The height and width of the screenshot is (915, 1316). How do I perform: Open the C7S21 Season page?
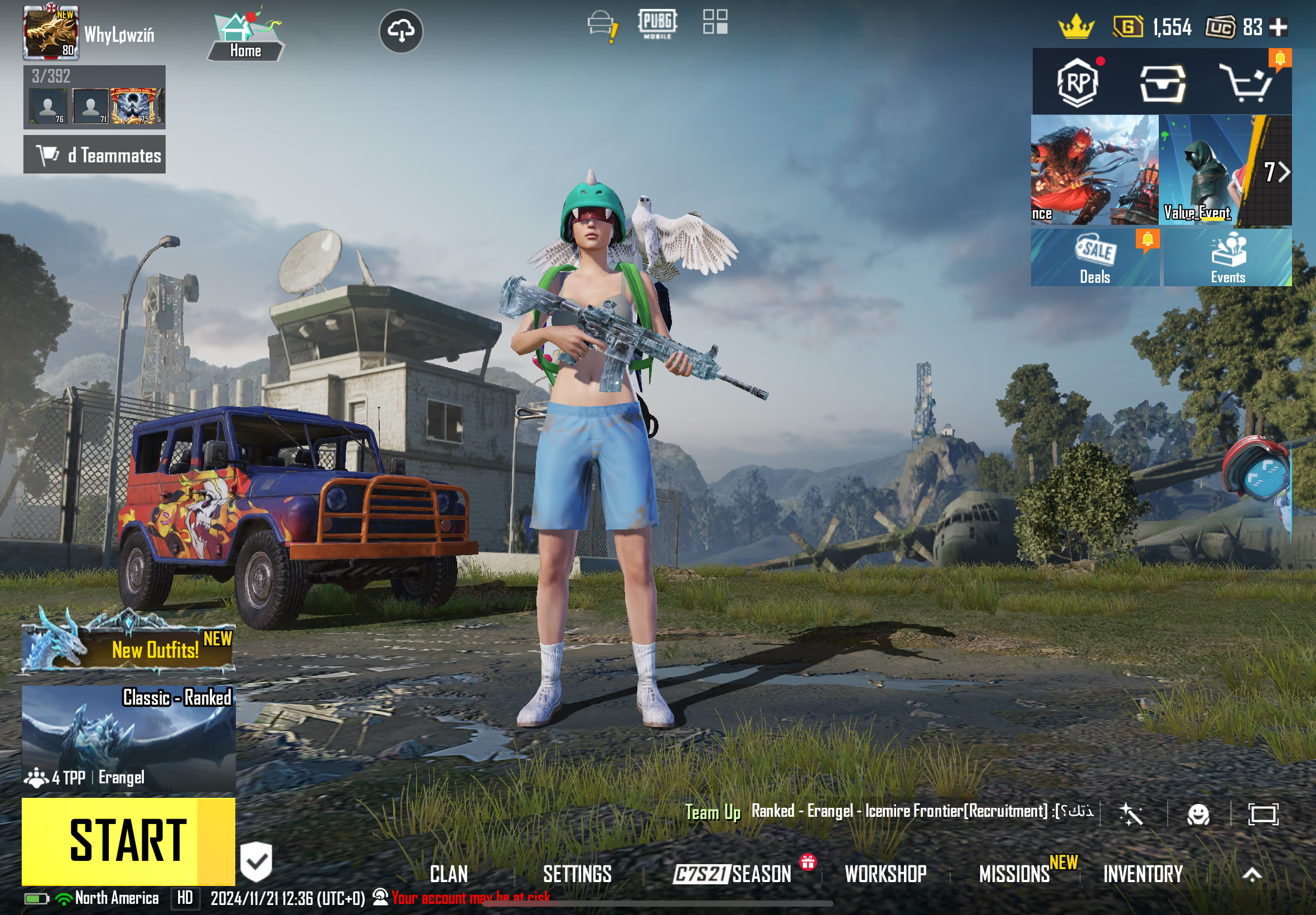733,874
